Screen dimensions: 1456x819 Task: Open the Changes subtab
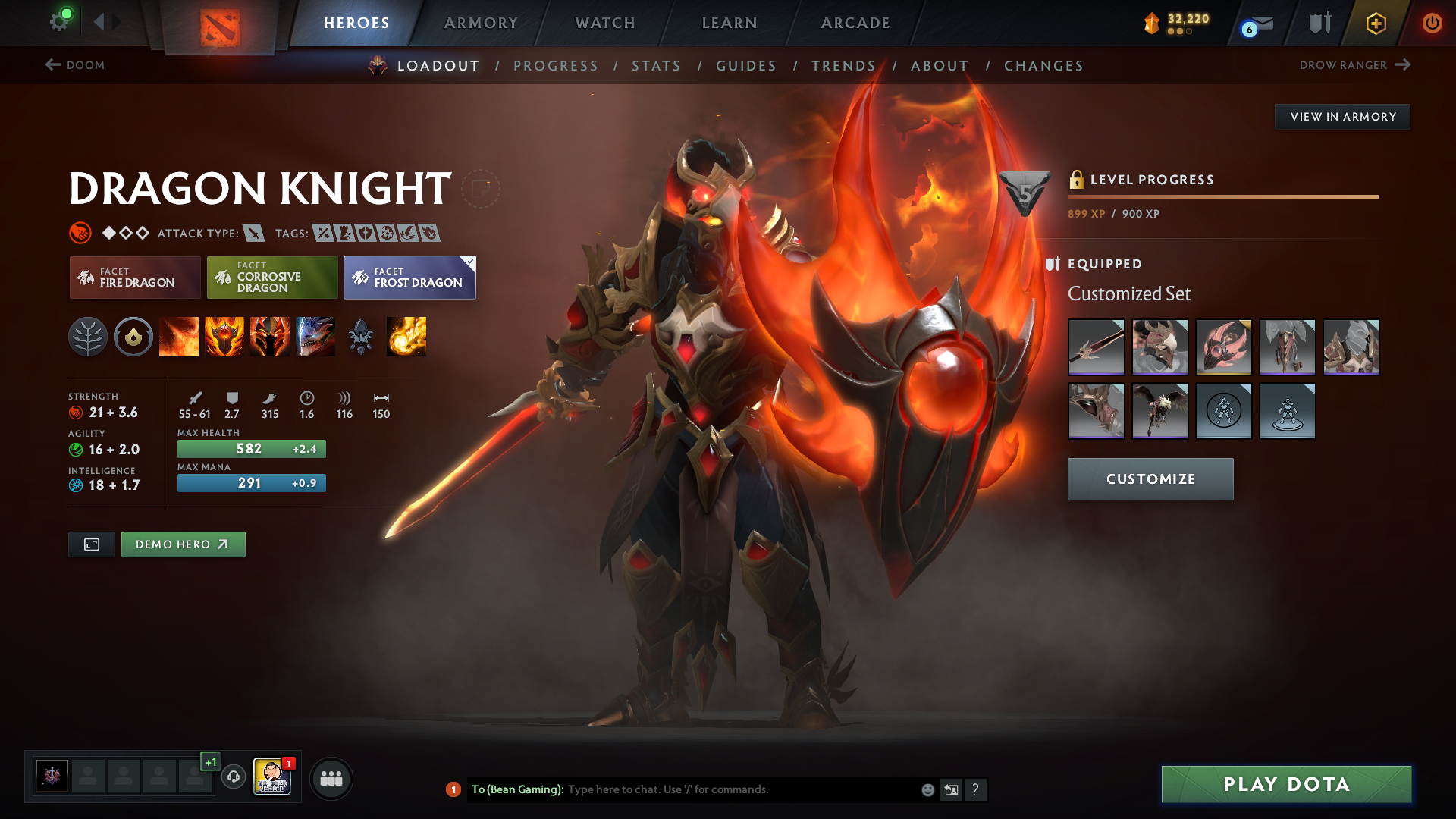[1043, 66]
